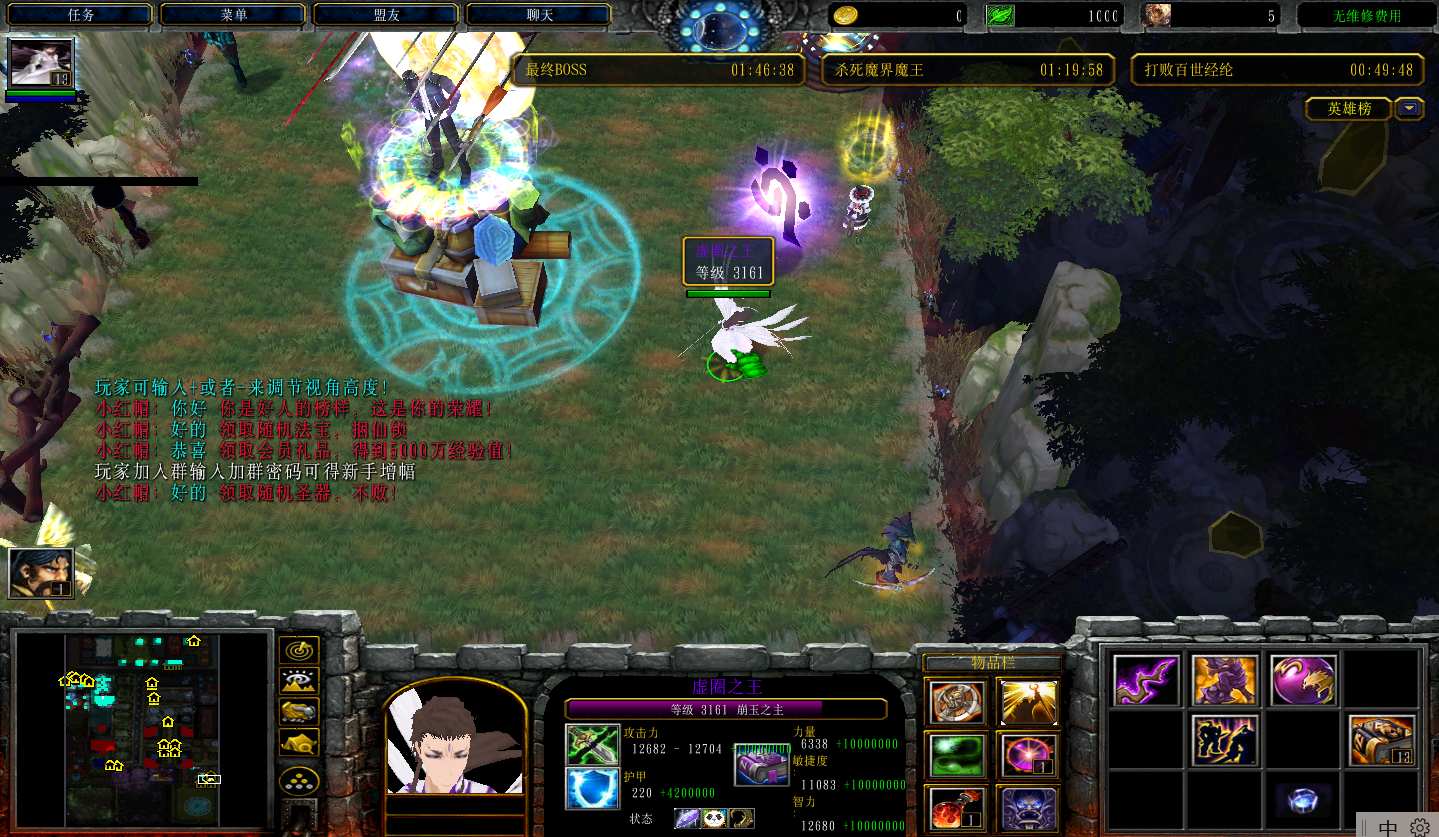
Task: Click the formation movement toggle button
Action: pos(299,779)
